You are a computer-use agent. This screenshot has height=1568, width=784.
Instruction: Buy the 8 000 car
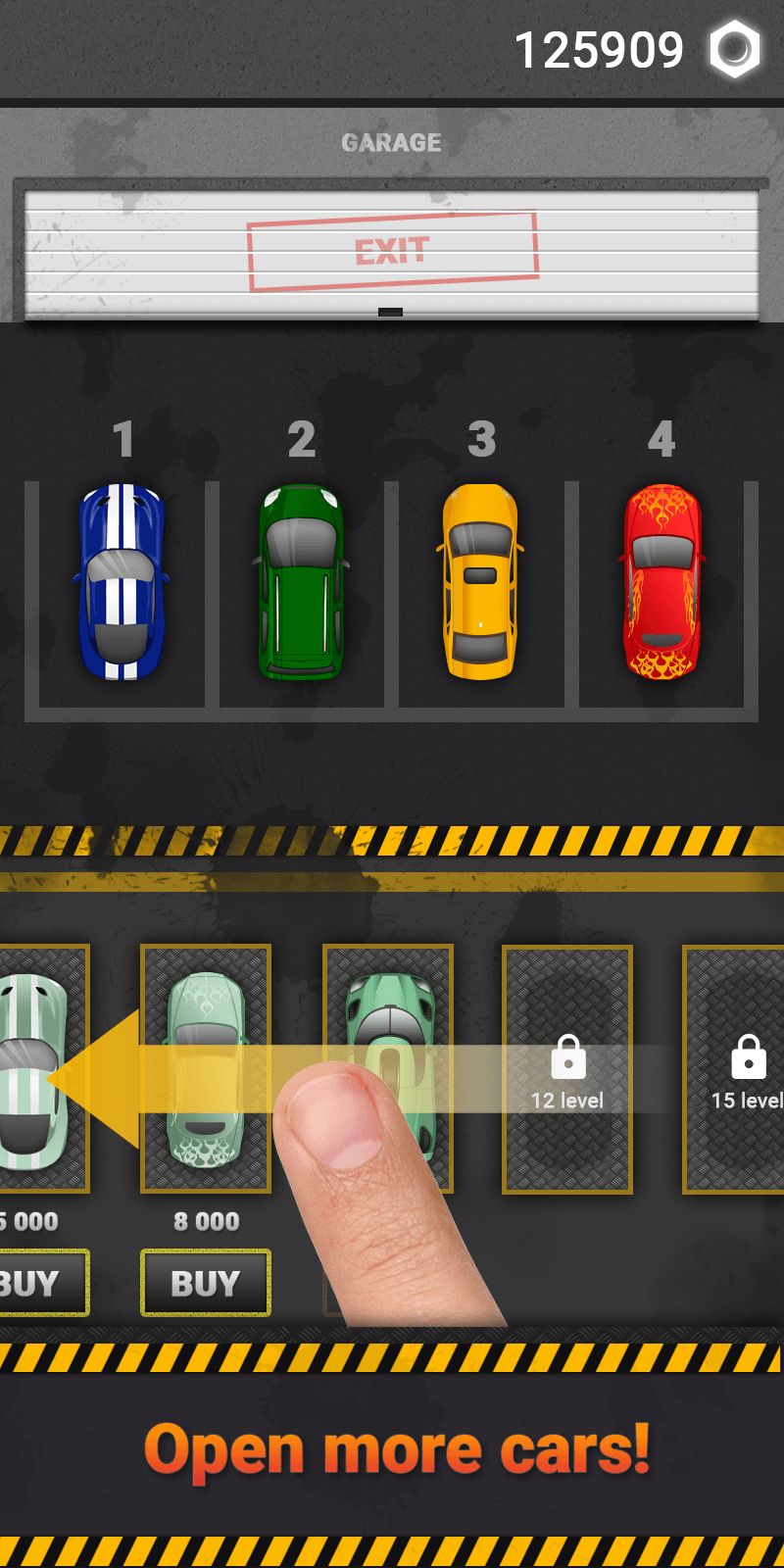pyautogui.click(x=206, y=1283)
